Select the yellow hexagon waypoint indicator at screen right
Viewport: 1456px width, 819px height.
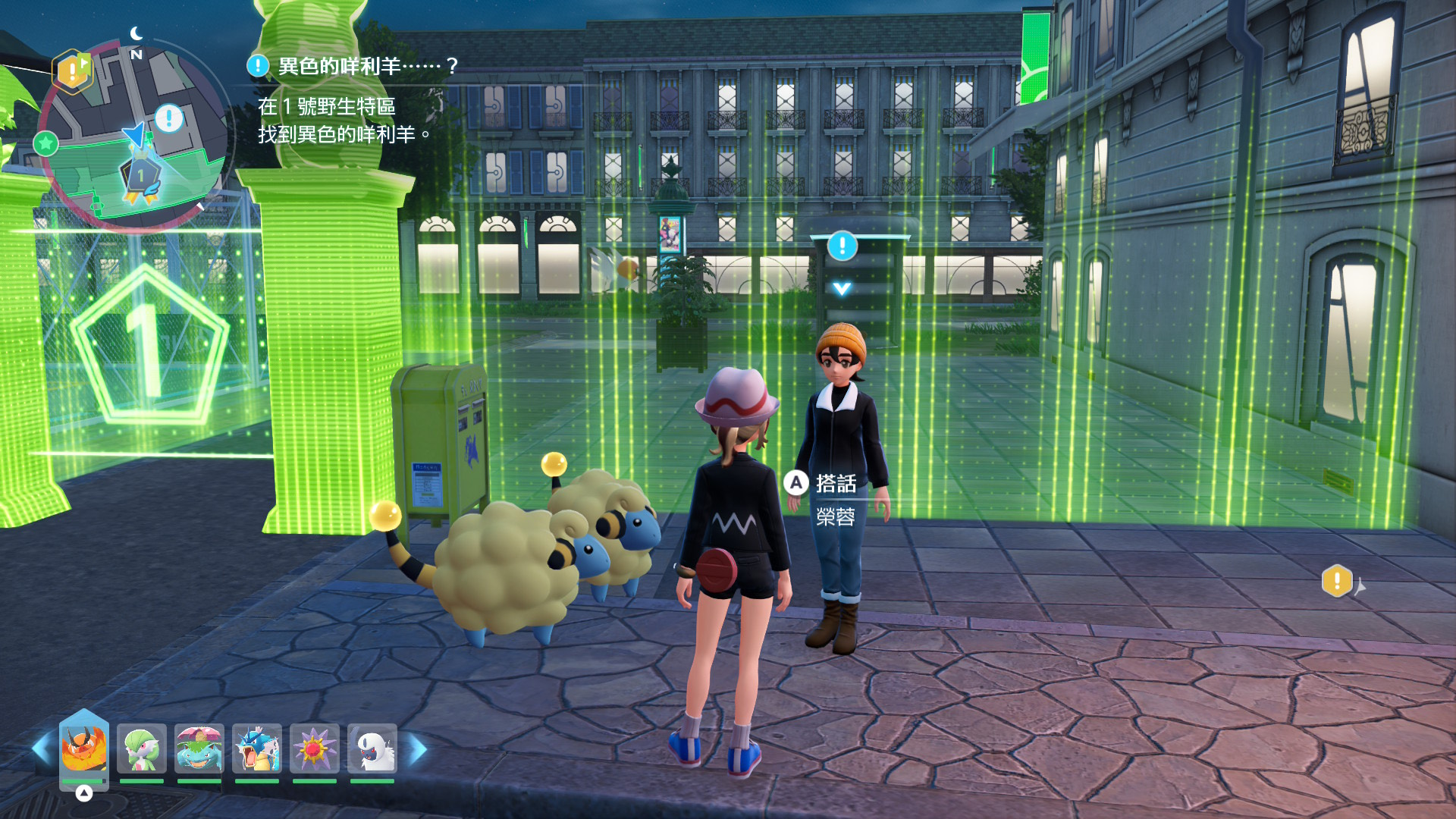click(1337, 582)
